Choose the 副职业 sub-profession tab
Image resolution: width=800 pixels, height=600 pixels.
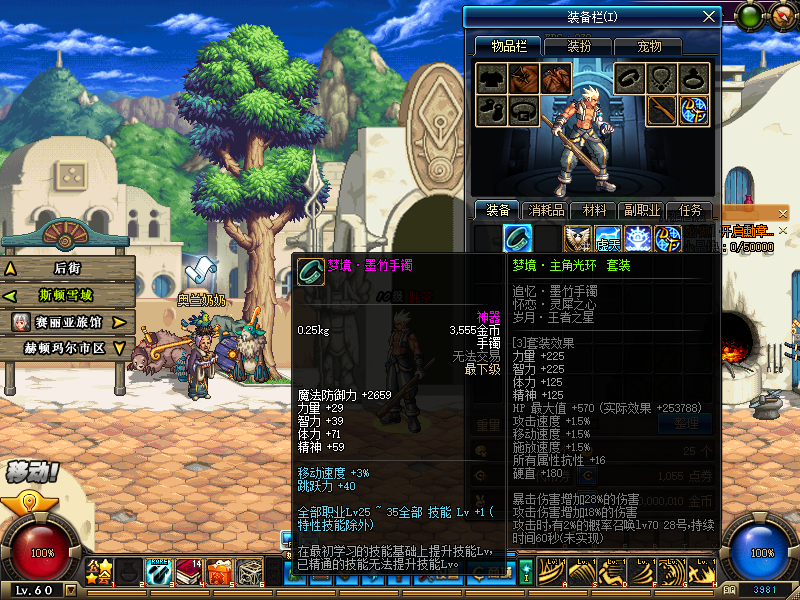click(x=643, y=210)
